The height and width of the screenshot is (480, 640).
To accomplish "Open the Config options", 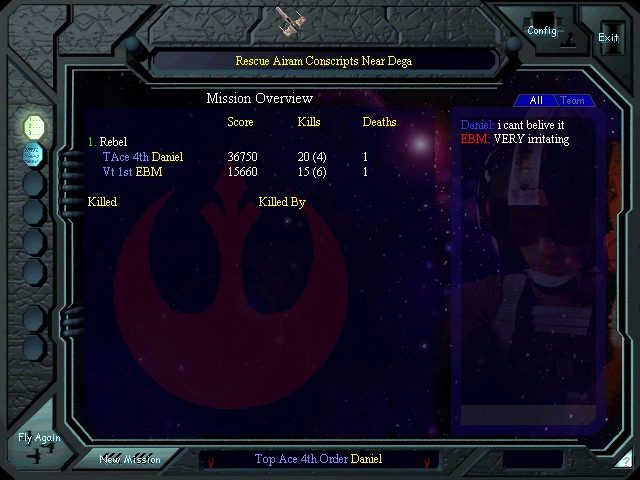I will click(x=542, y=30).
